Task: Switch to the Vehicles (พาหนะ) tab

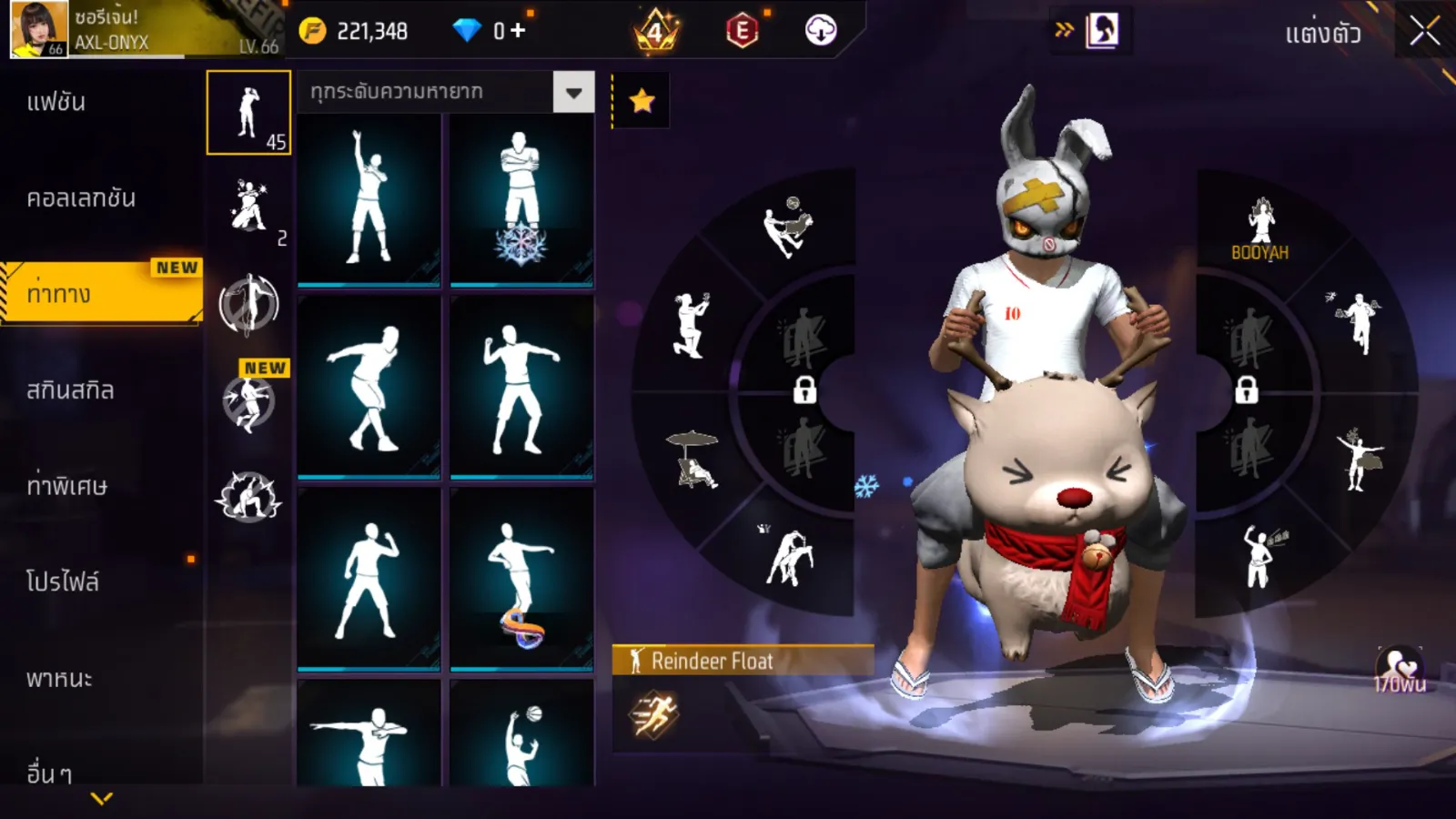Action: [x=59, y=678]
